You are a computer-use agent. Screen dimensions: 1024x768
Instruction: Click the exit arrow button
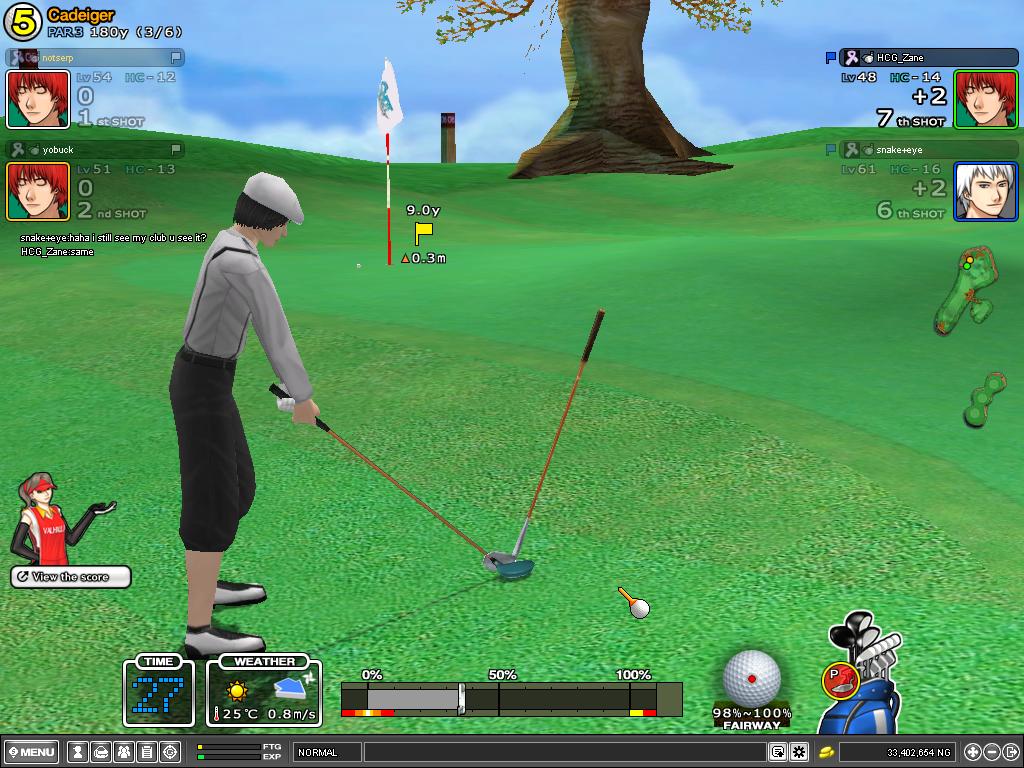coord(1010,752)
